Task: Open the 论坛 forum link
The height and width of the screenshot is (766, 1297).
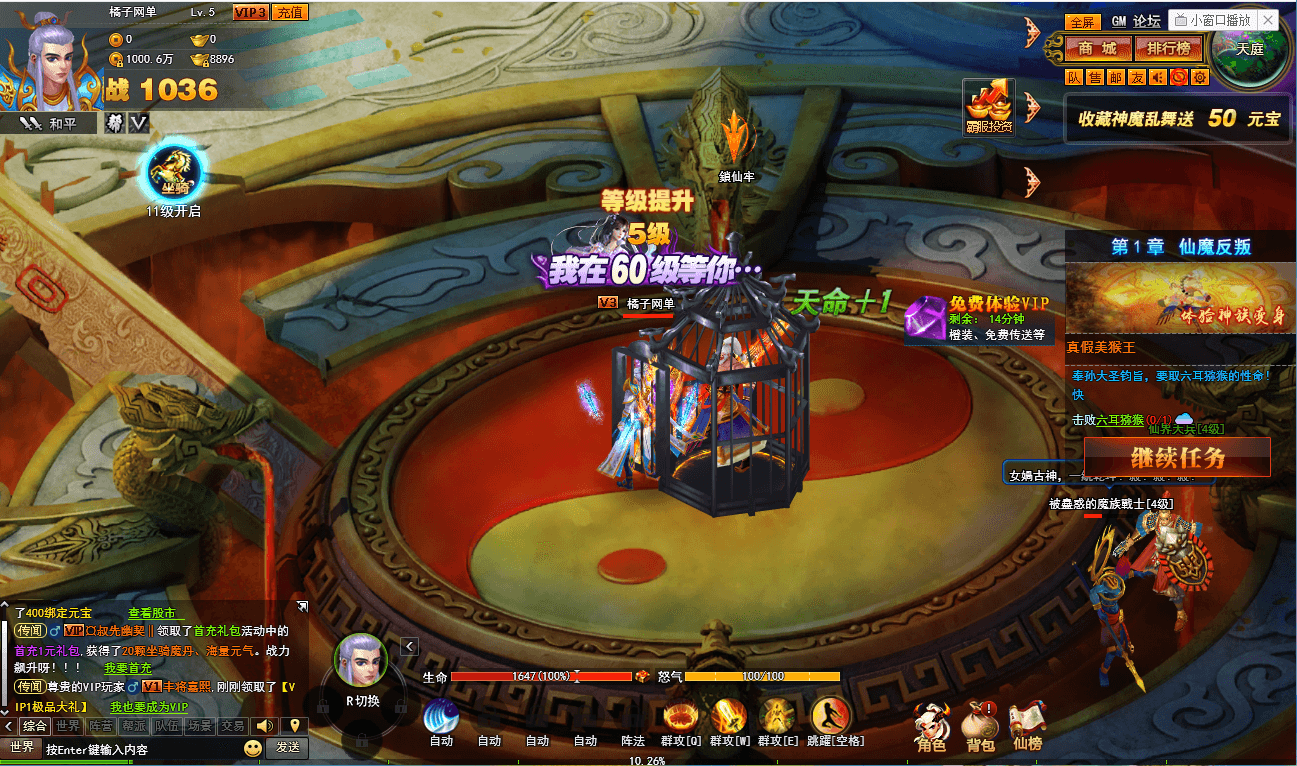Action: point(1147,21)
